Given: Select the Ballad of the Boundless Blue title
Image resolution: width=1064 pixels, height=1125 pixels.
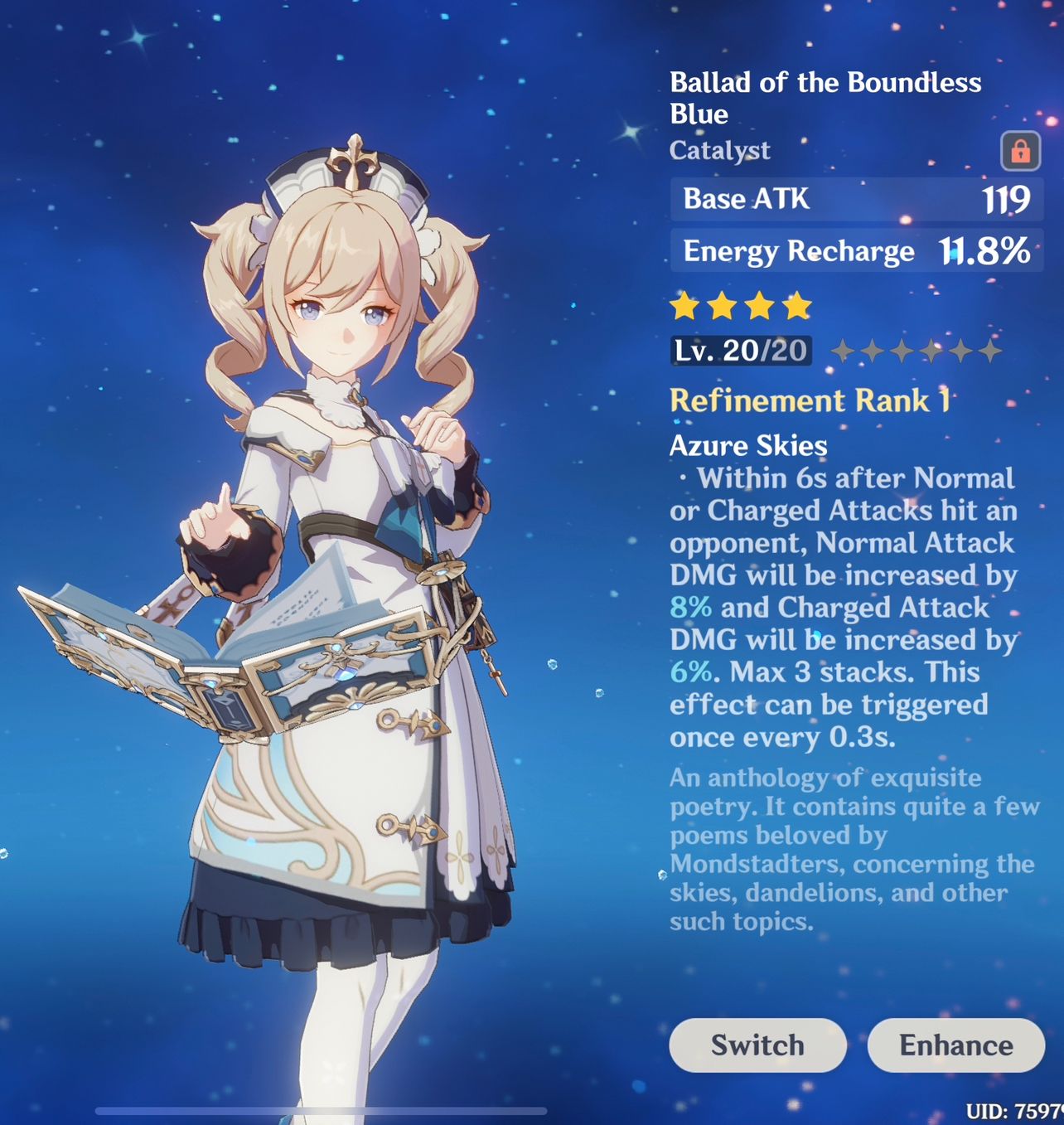Looking at the screenshot, I should pos(825,97).
